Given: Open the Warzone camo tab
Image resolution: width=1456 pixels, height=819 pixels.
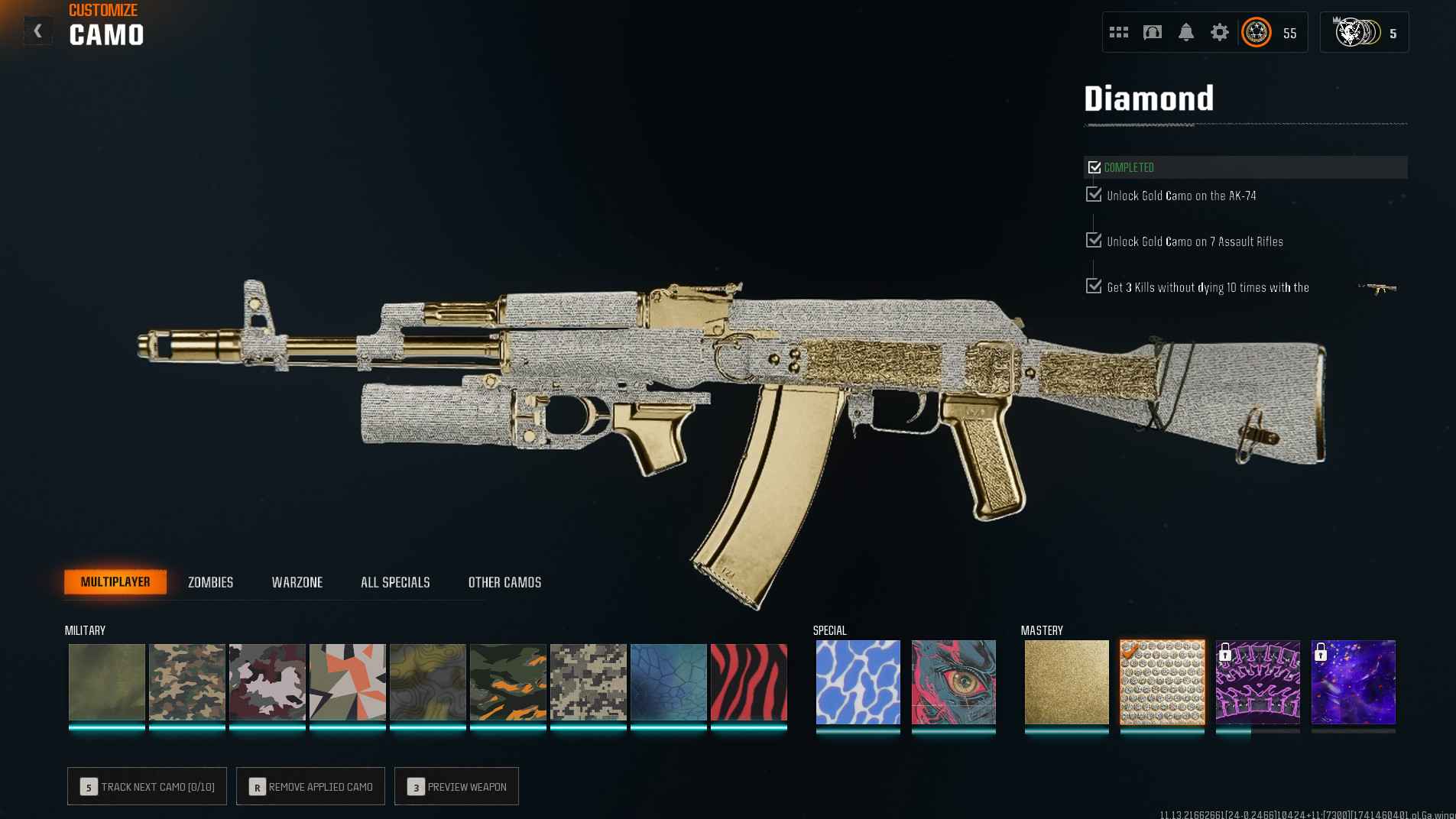Looking at the screenshot, I should pyautogui.click(x=297, y=582).
